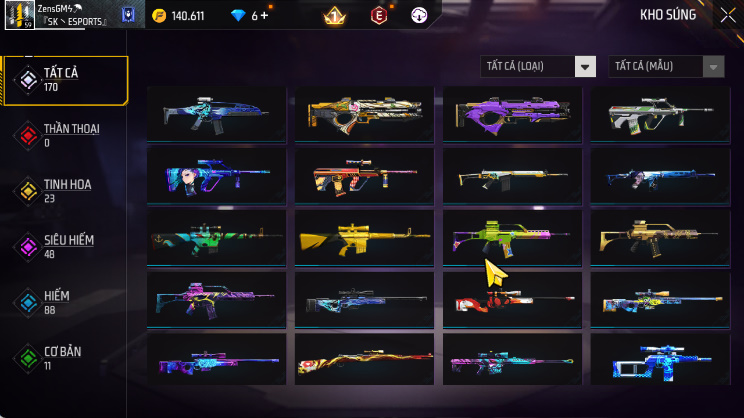Click the red E hexagon icon
Viewport: 744px width, 418px height.
click(x=378, y=16)
